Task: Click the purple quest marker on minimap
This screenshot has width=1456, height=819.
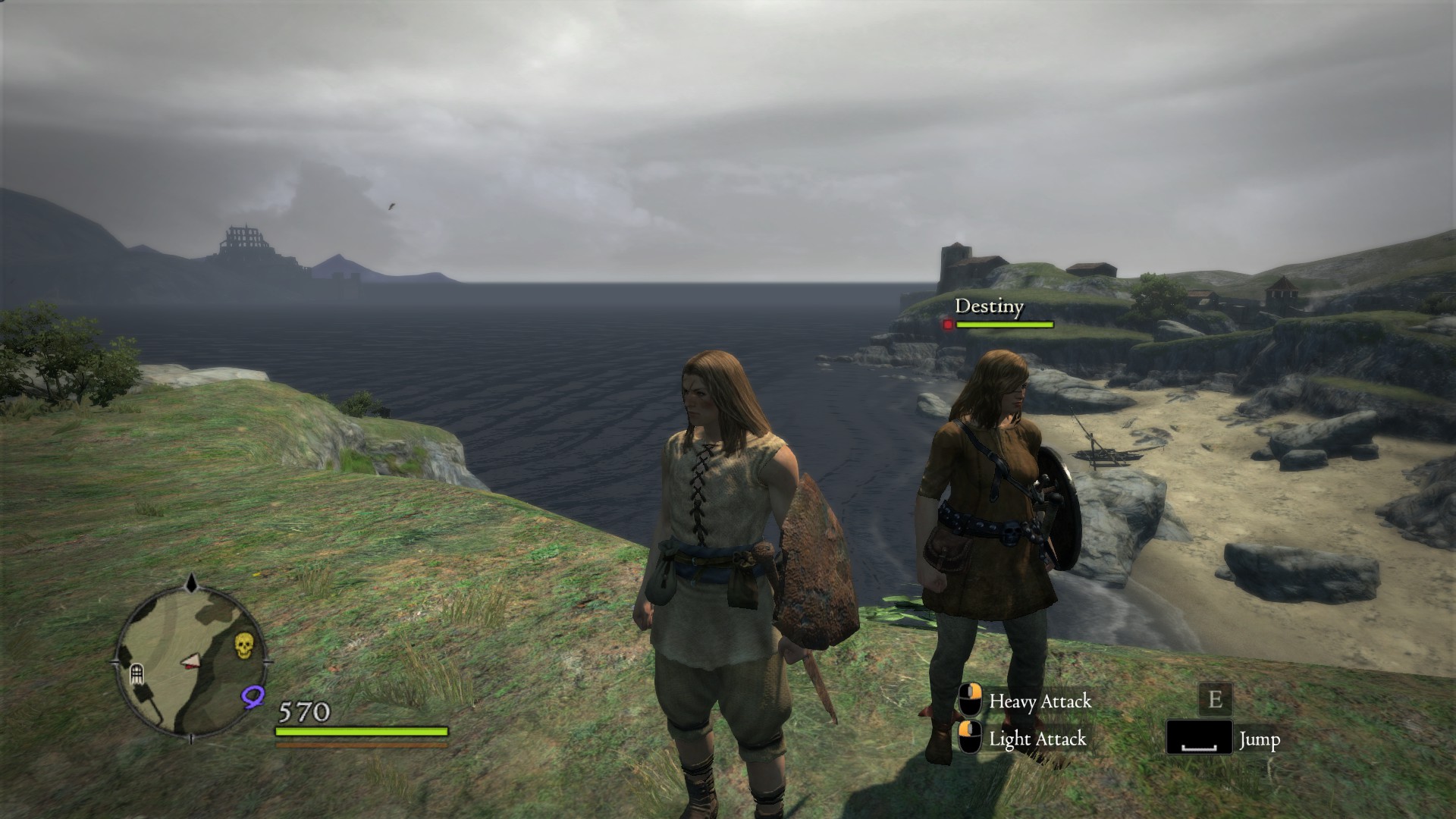Action: point(253,695)
